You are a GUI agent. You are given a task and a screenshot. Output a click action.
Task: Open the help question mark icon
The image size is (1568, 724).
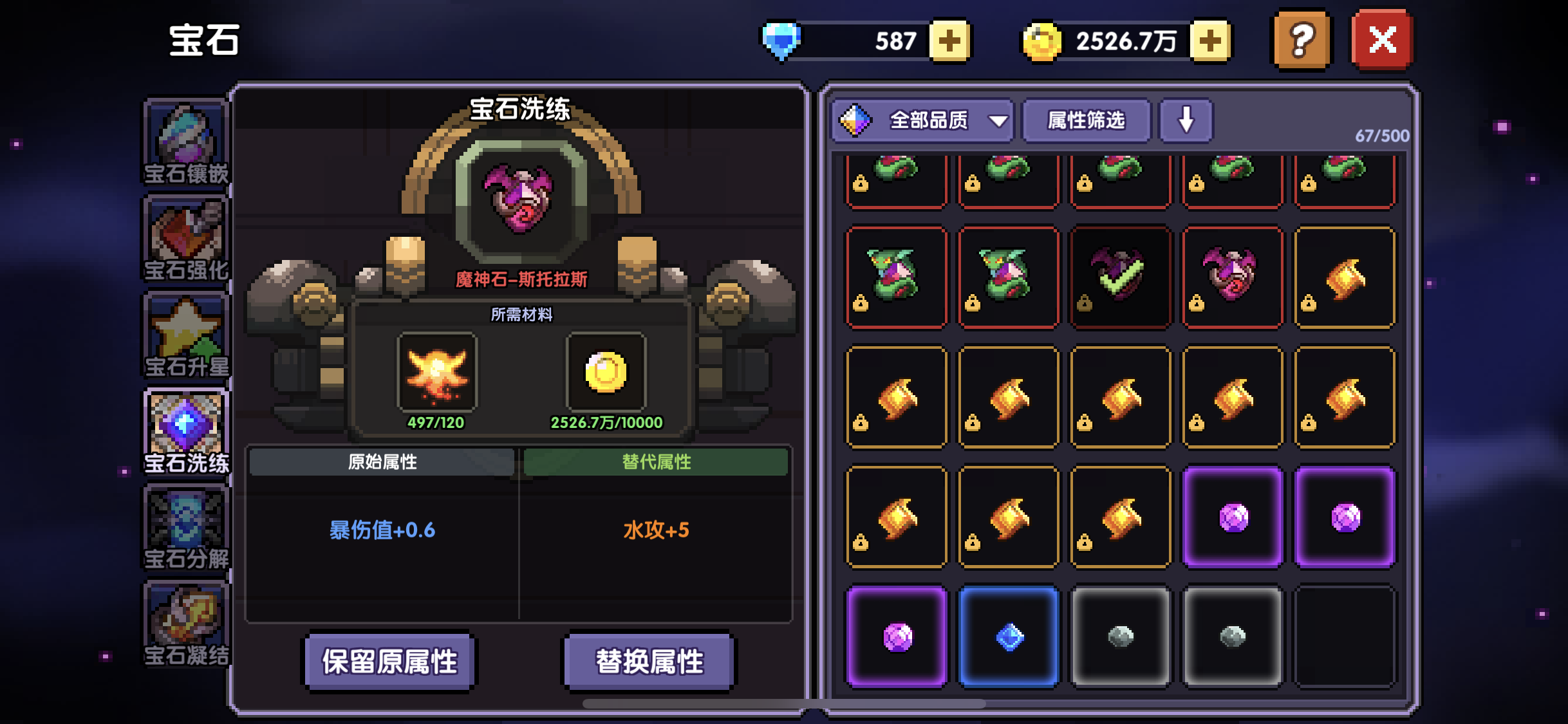[1301, 39]
